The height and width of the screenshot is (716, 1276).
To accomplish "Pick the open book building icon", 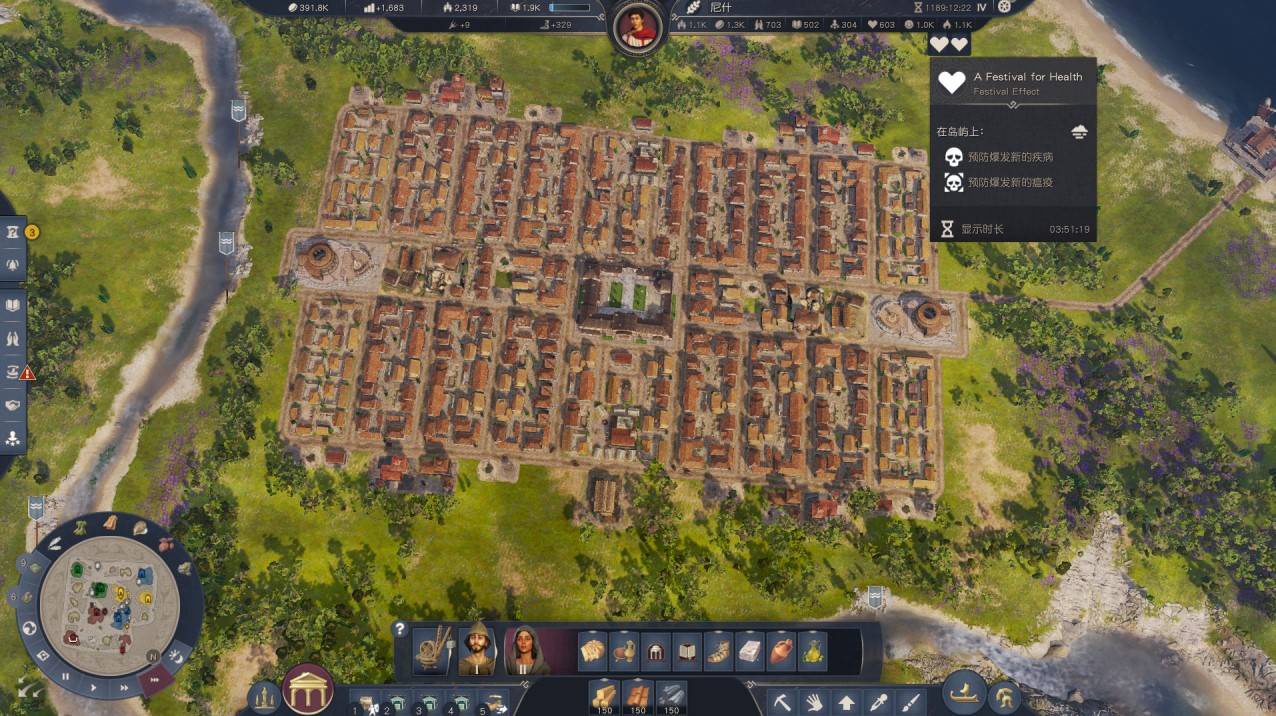I will pos(687,652).
